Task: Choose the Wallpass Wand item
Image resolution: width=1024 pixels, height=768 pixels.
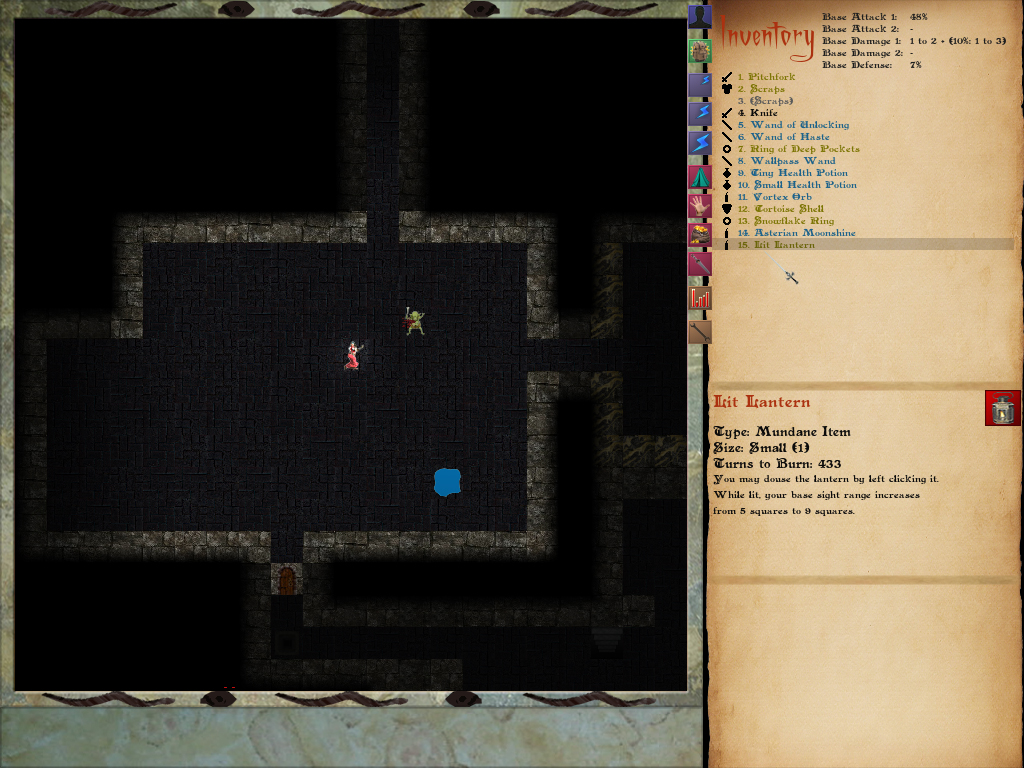Action: [x=792, y=161]
